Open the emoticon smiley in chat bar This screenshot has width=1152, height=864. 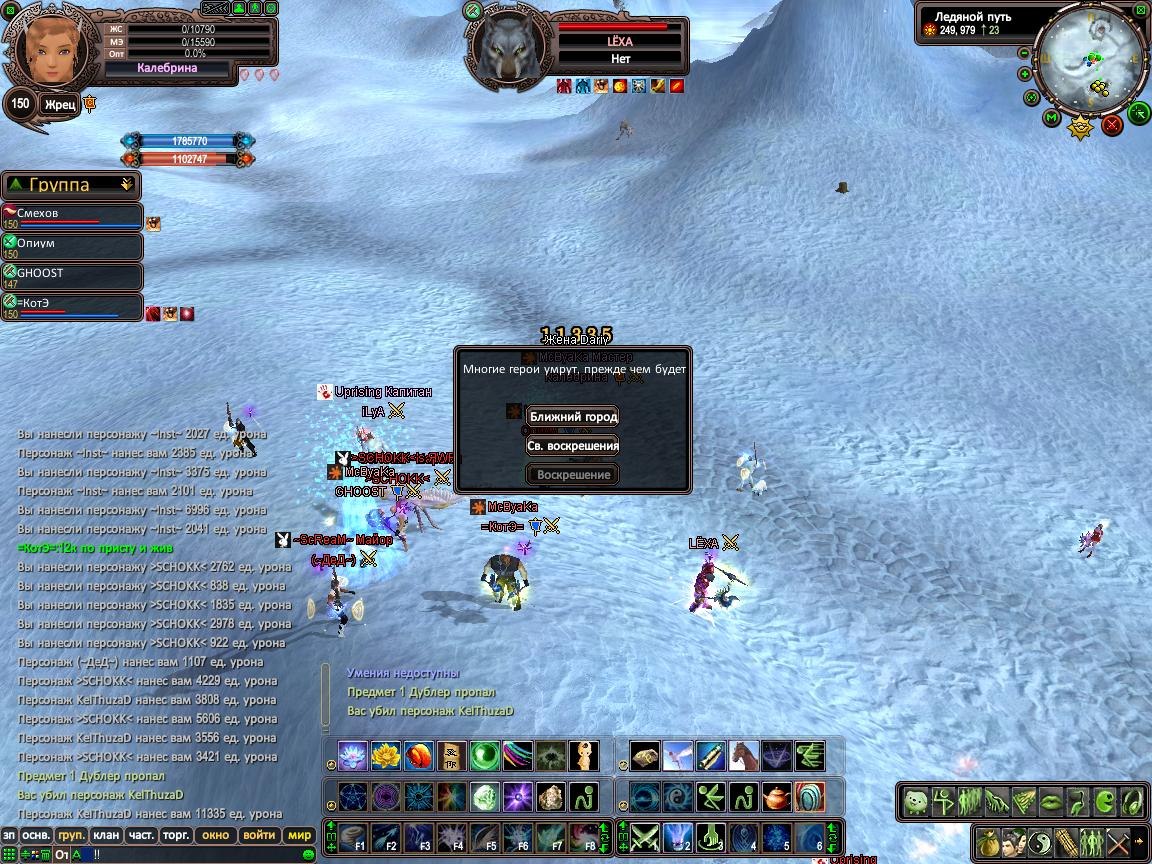(x=309, y=854)
